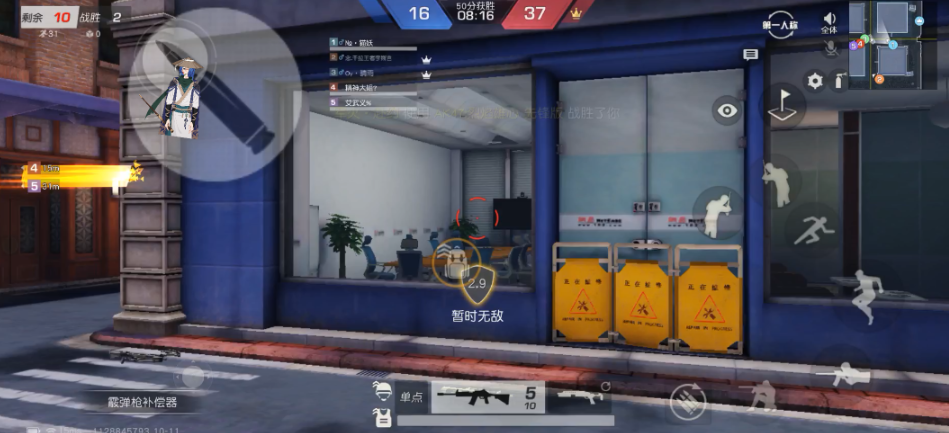Place a flag map marker
Viewport: 949px width, 433px height.
click(783, 103)
